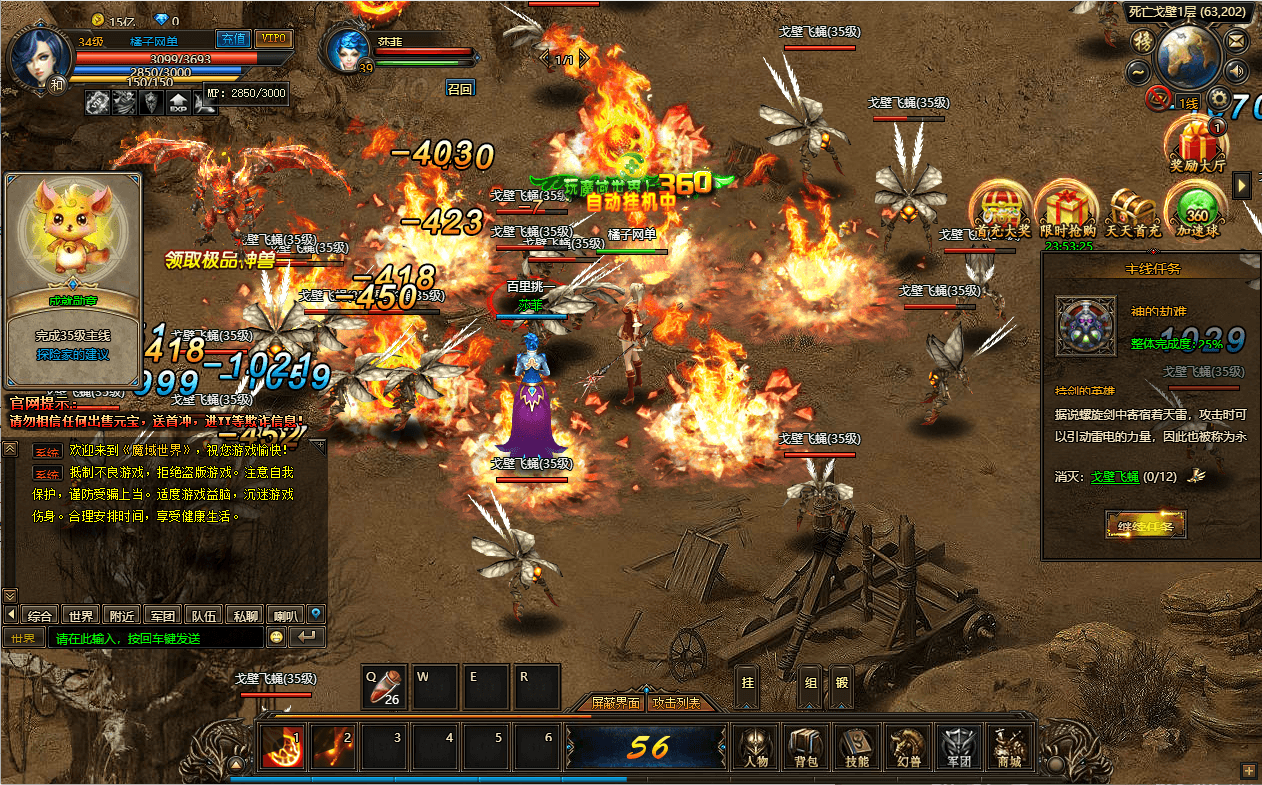This screenshot has height=785, width=1262.
Task: Click the 继续任务 continue quest button
Action: point(1145,525)
